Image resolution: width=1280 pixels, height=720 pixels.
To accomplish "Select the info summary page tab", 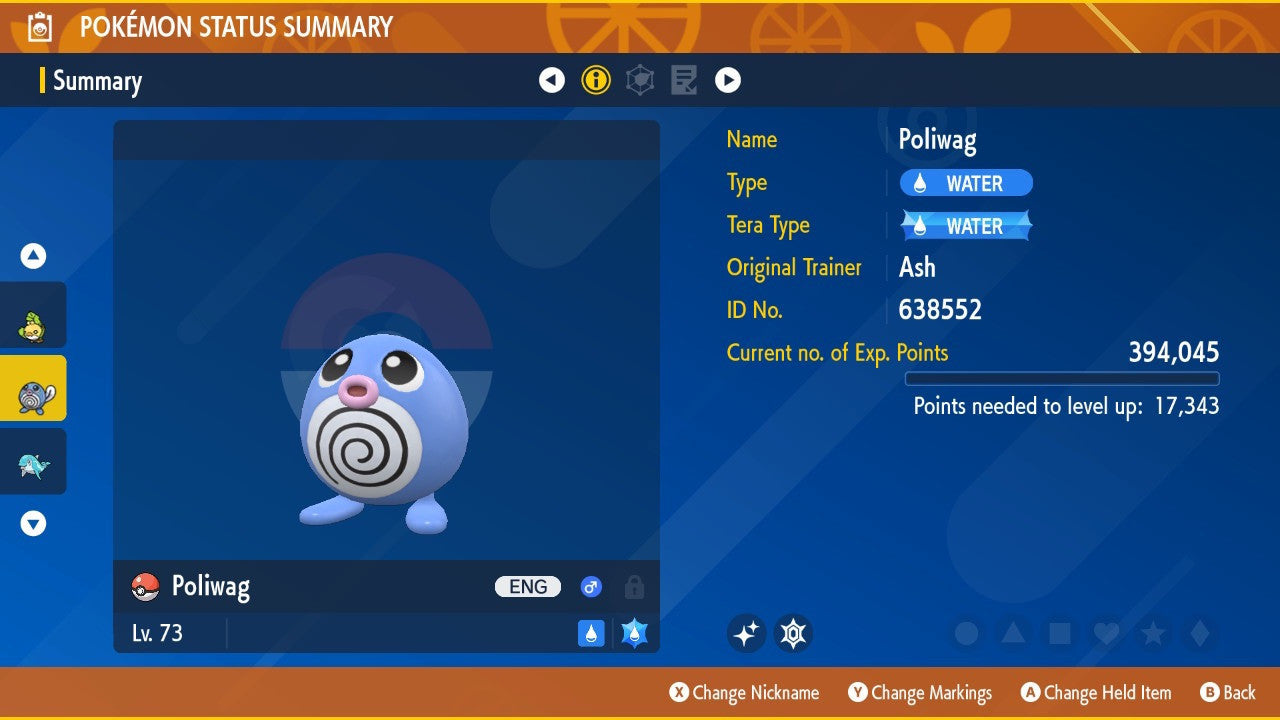I will 596,80.
